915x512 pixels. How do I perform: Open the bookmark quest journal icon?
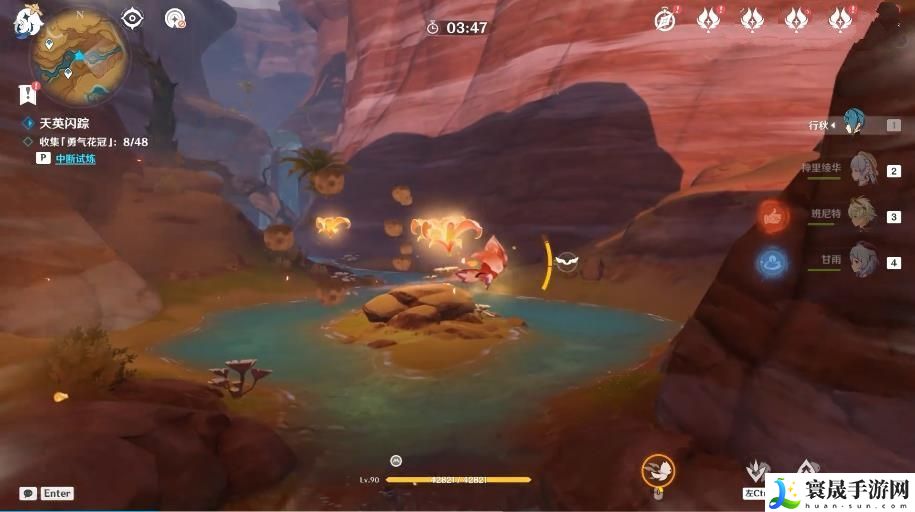pyautogui.click(x=26, y=94)
